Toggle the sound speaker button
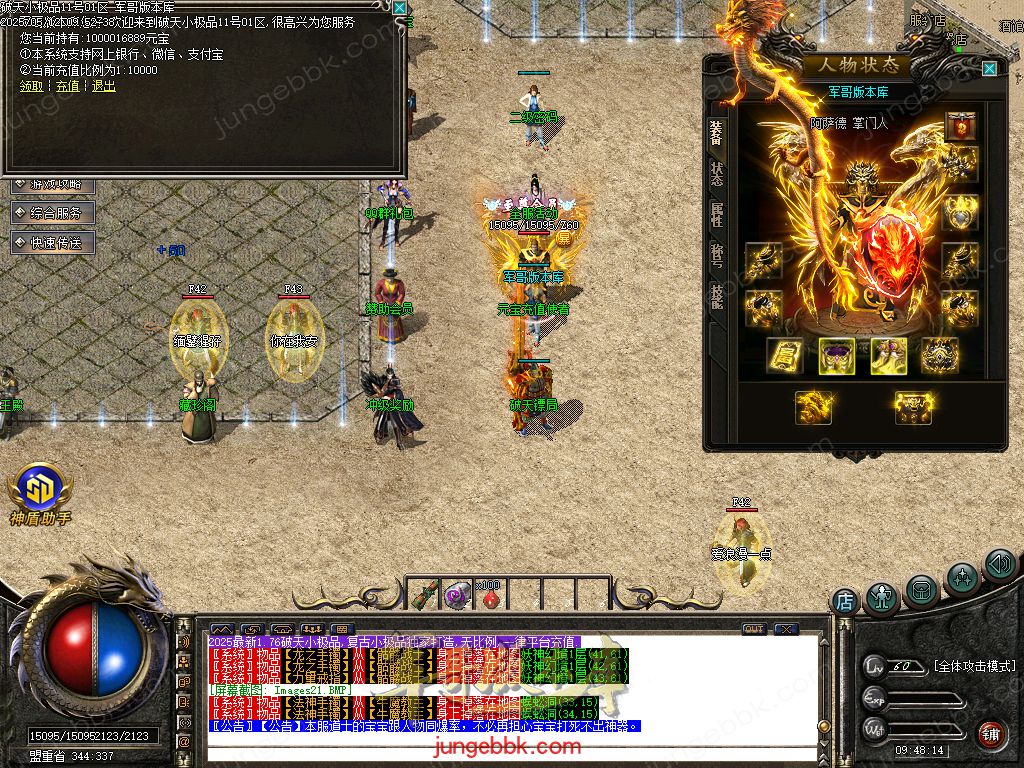Screen dimensions: 1024x768 [x=999, y=565]
